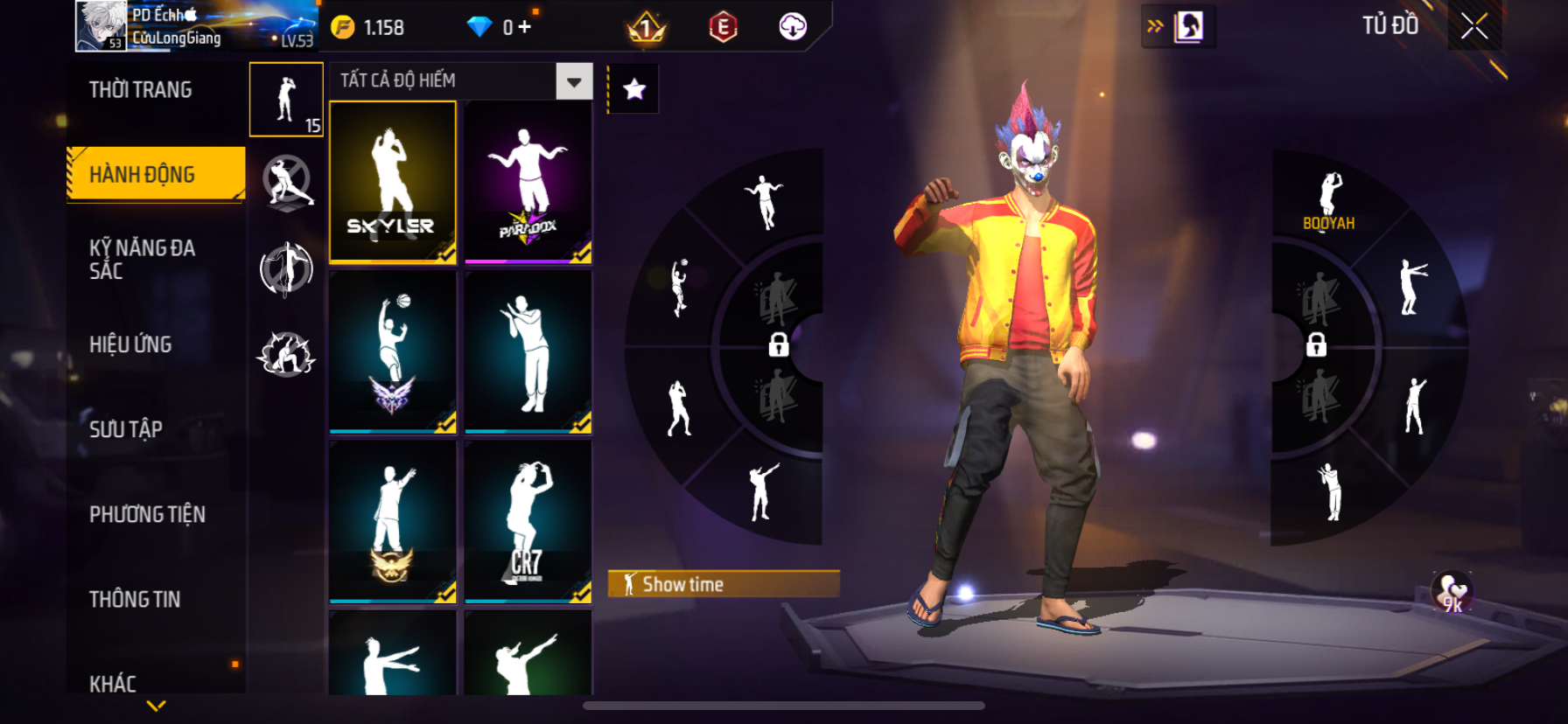Open the Thời Trang category
The image size is (1568, 724).
tap(141, 90)
